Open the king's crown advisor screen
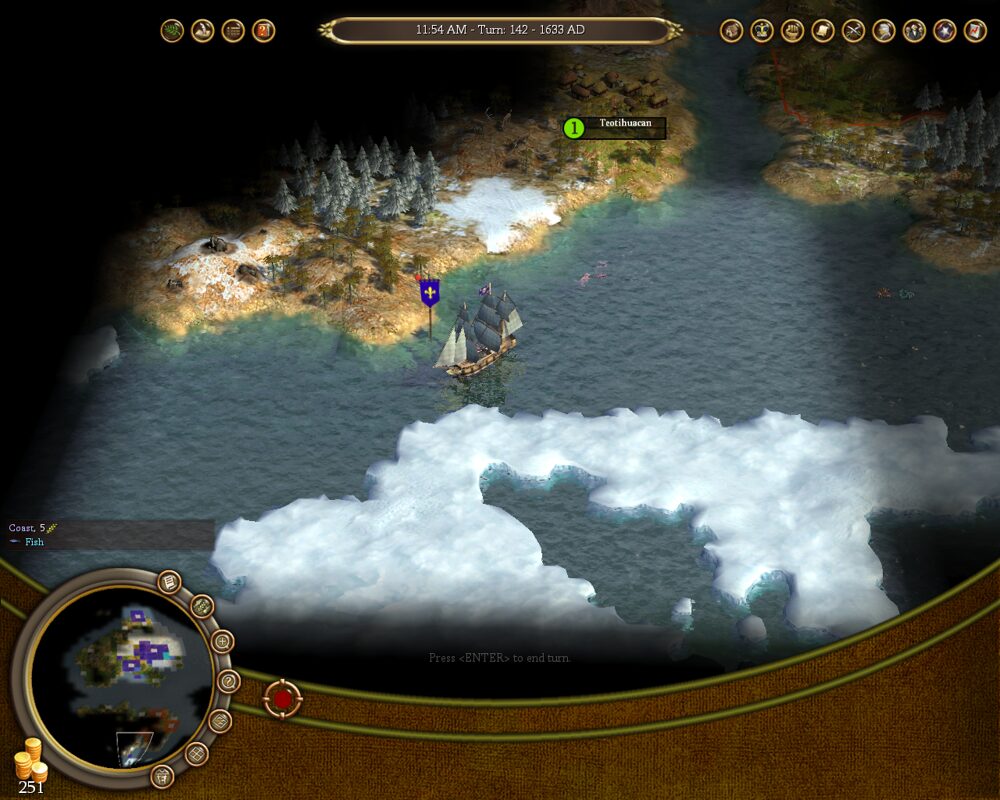The image size is (1000, 800). click(762, 31)
